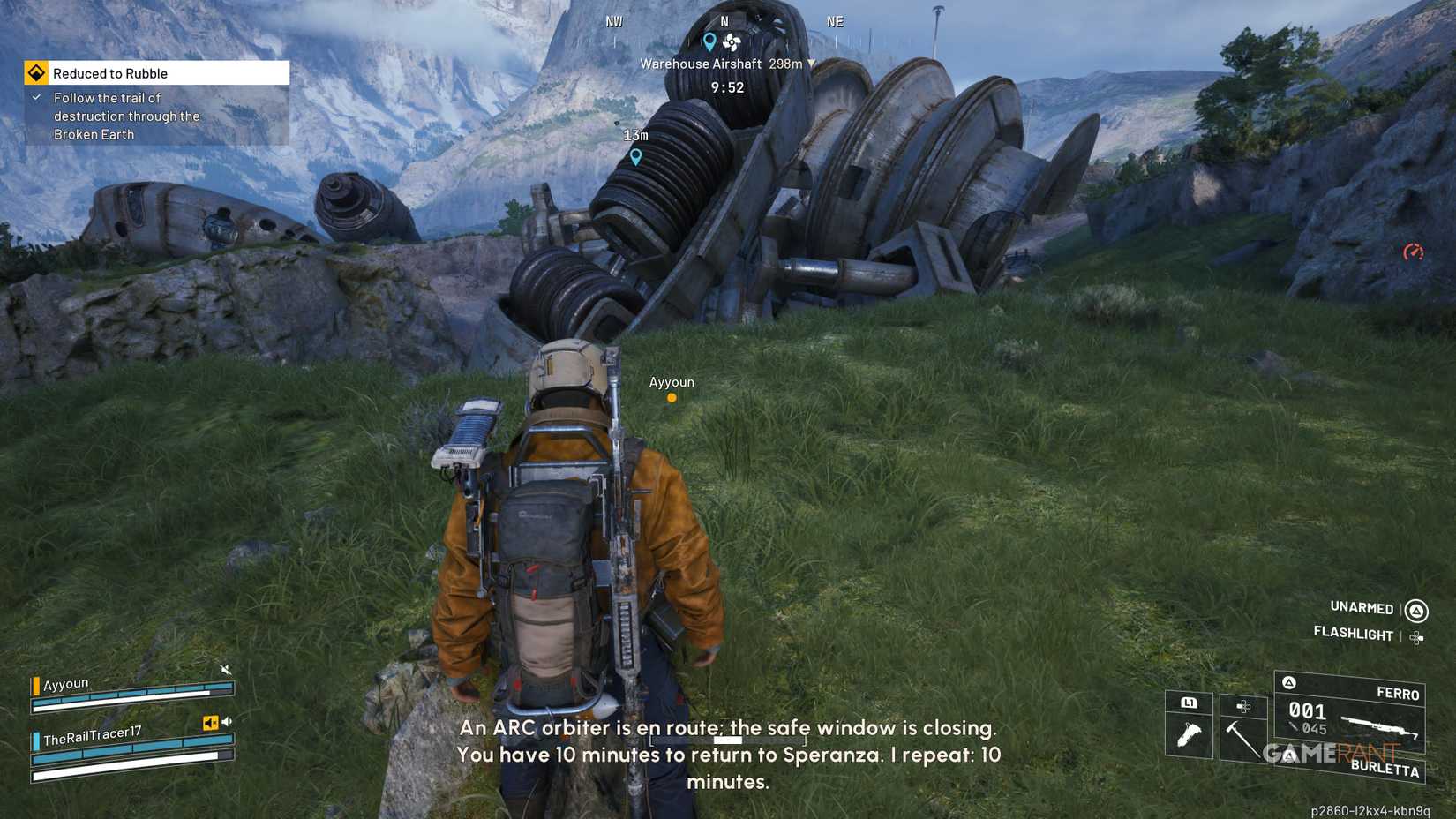Select the Ferro weapon slot
This screenshot has height=819, width=1456.
pyautogui.click(x=1399, y=693)
